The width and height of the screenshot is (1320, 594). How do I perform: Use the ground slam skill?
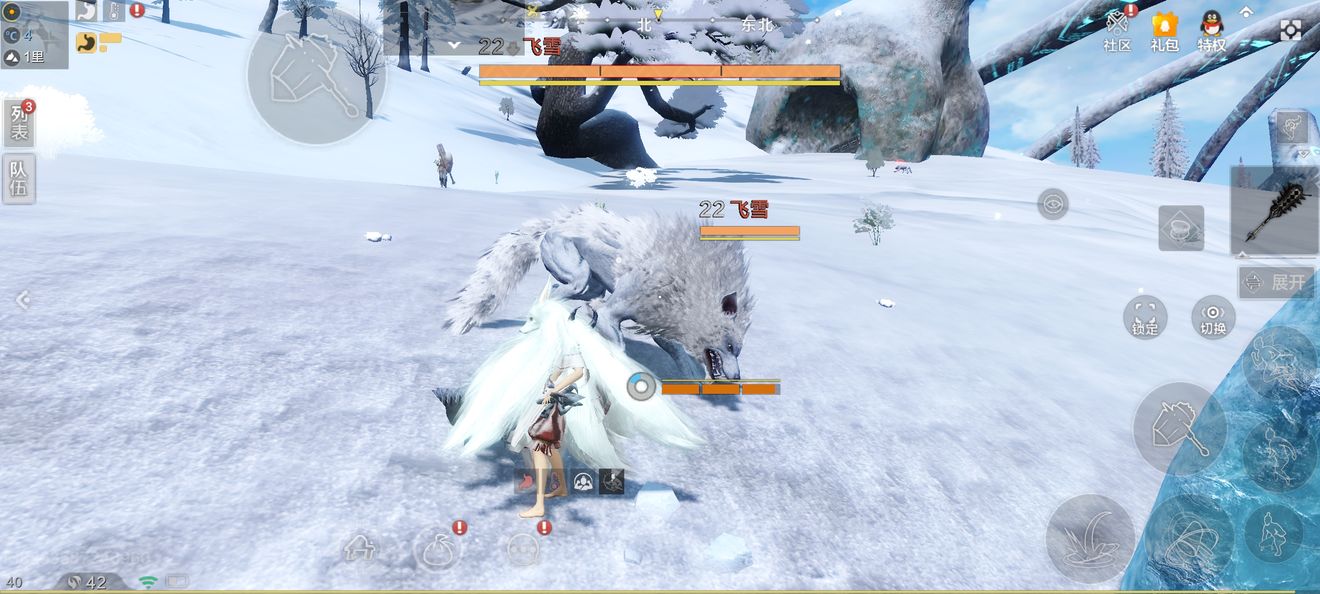click(x=1090, y=538)
